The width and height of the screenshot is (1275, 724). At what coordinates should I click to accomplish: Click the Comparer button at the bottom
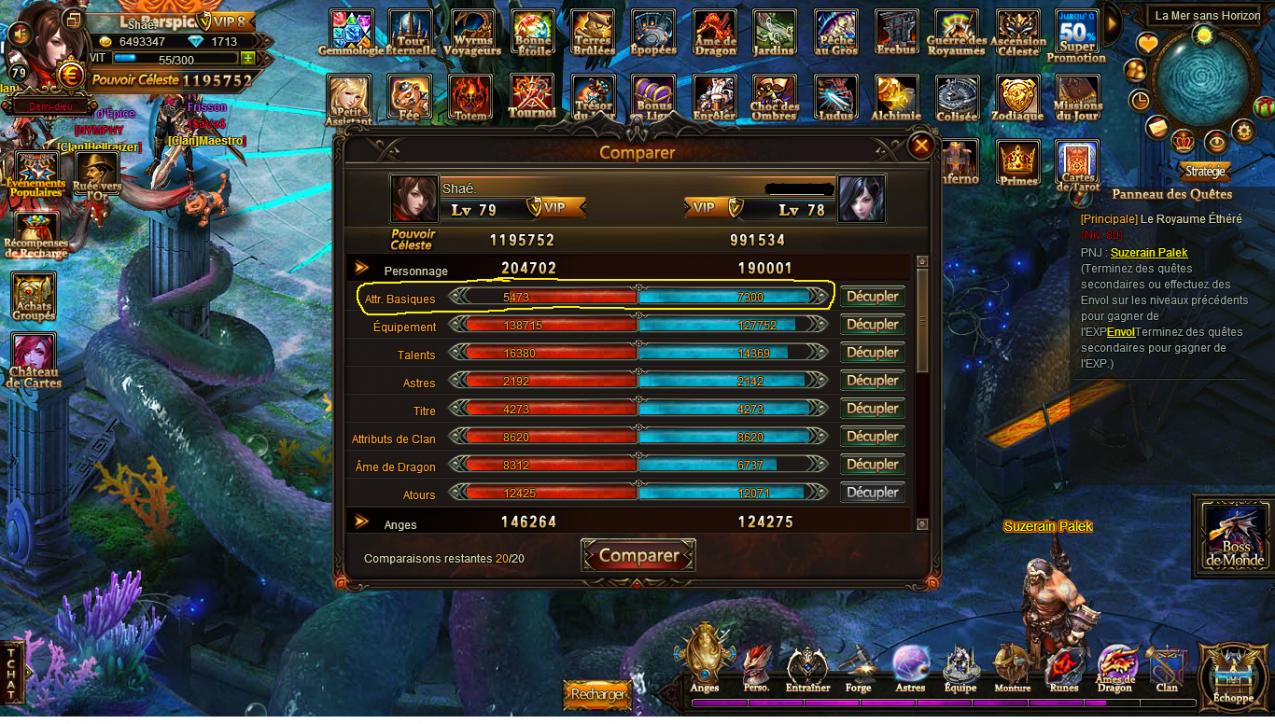point(638,556)
